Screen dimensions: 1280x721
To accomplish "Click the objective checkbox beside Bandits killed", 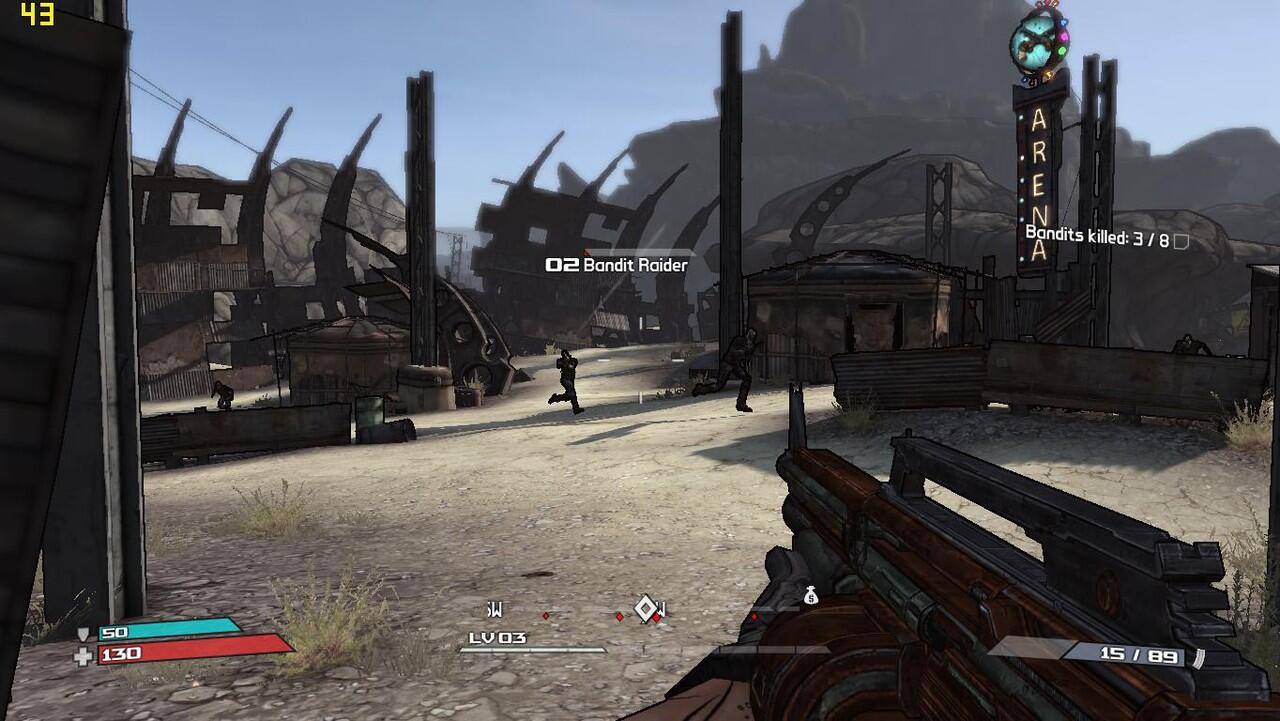I will tap(1181, 241).
